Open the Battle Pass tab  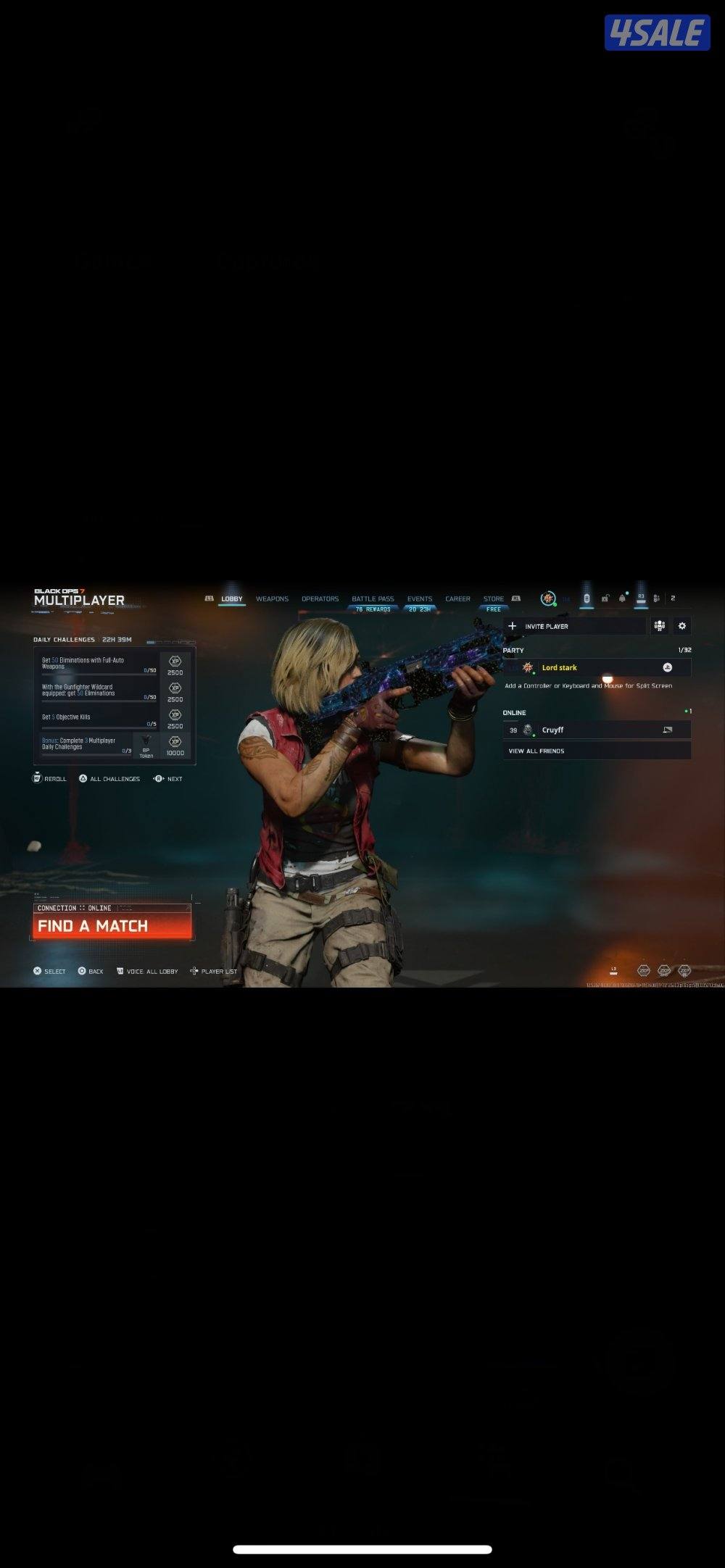pos(373,599)
